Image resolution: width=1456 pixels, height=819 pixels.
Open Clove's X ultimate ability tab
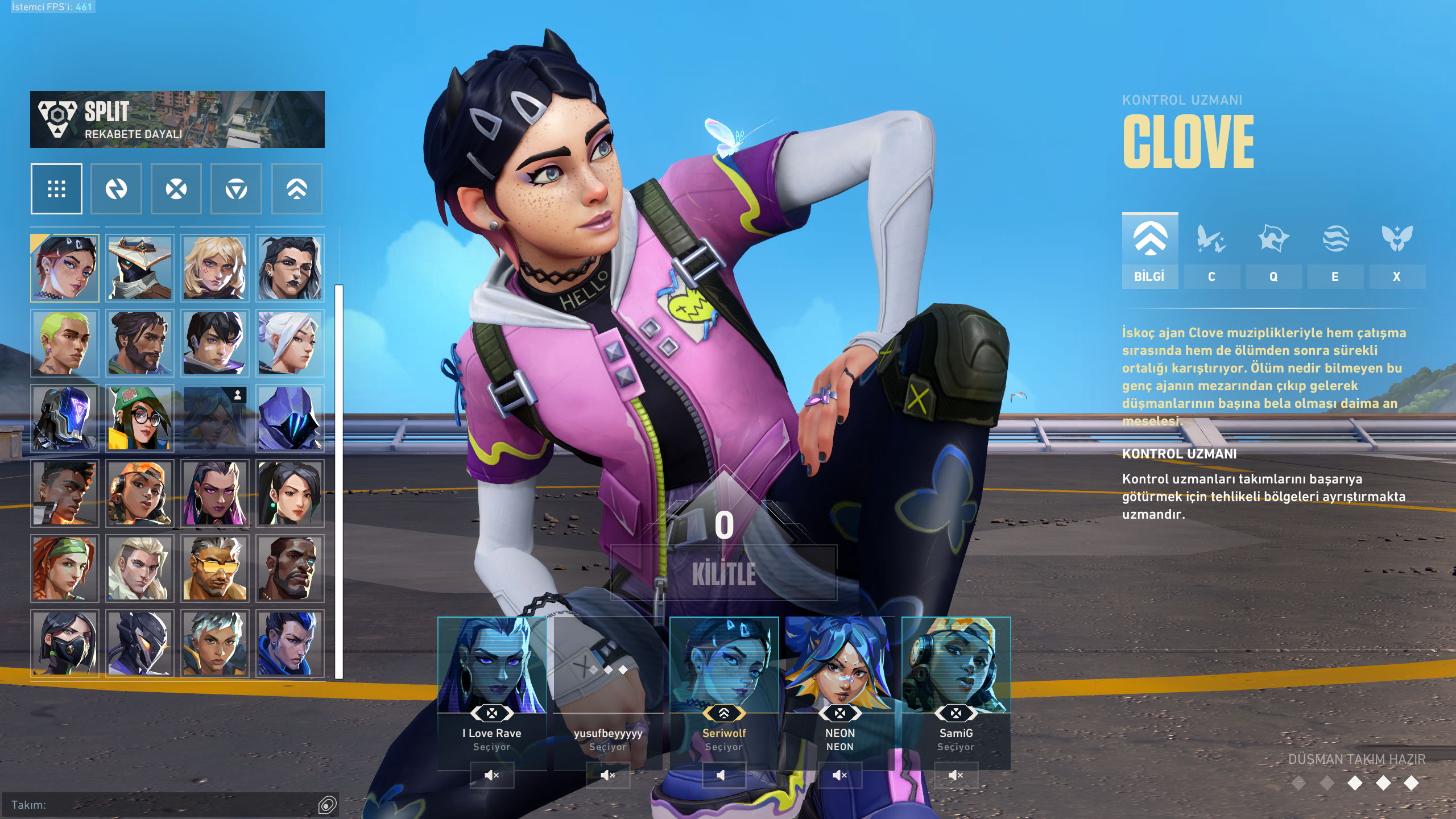[1397, 250]
